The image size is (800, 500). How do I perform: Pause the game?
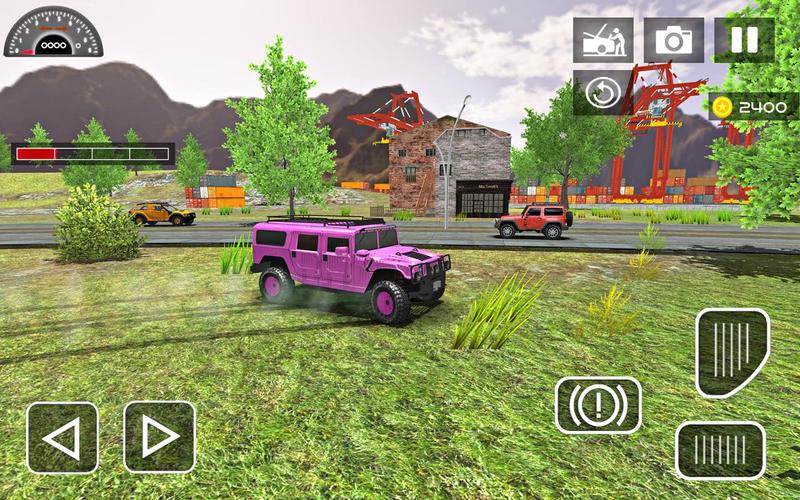(744, 40)
